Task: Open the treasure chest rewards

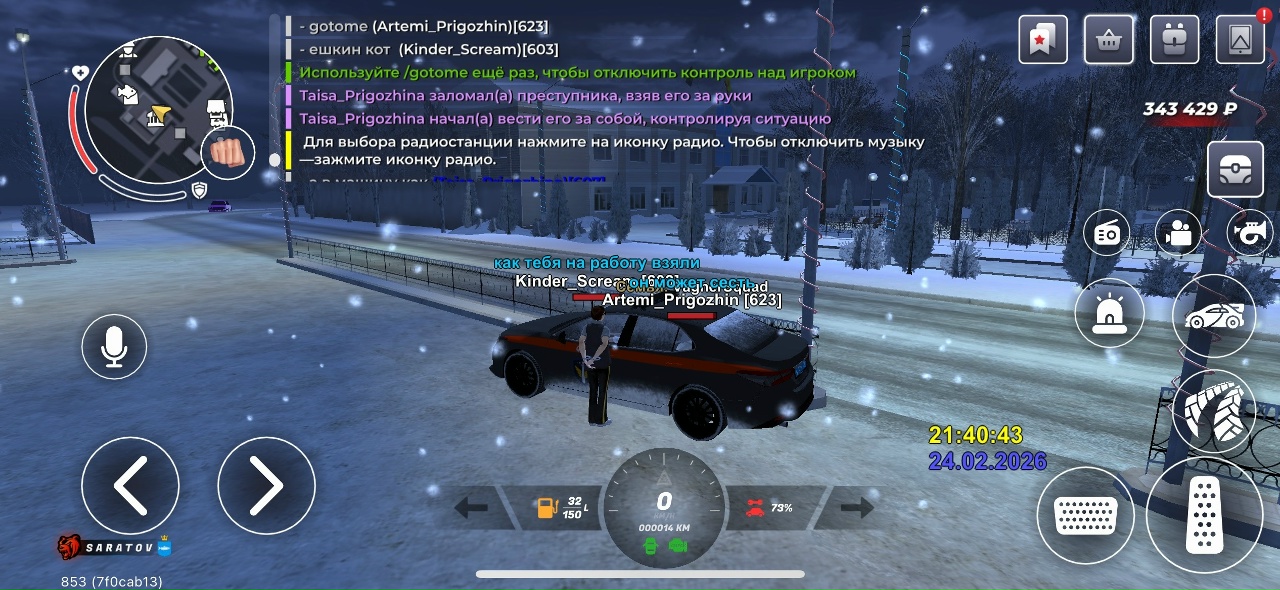Action: [x=1235, y=169]
